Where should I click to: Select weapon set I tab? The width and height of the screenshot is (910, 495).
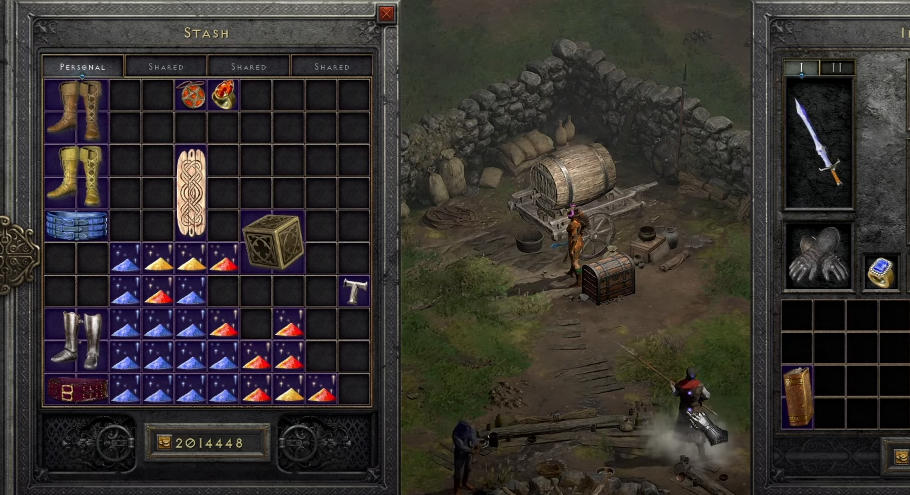(802, 68)
